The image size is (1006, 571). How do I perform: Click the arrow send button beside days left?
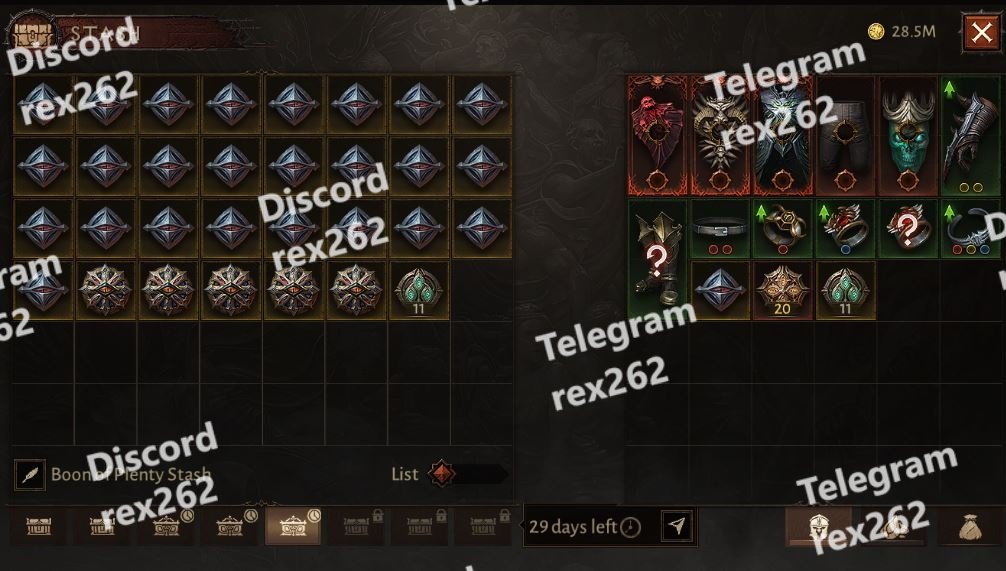click(677, 526)
